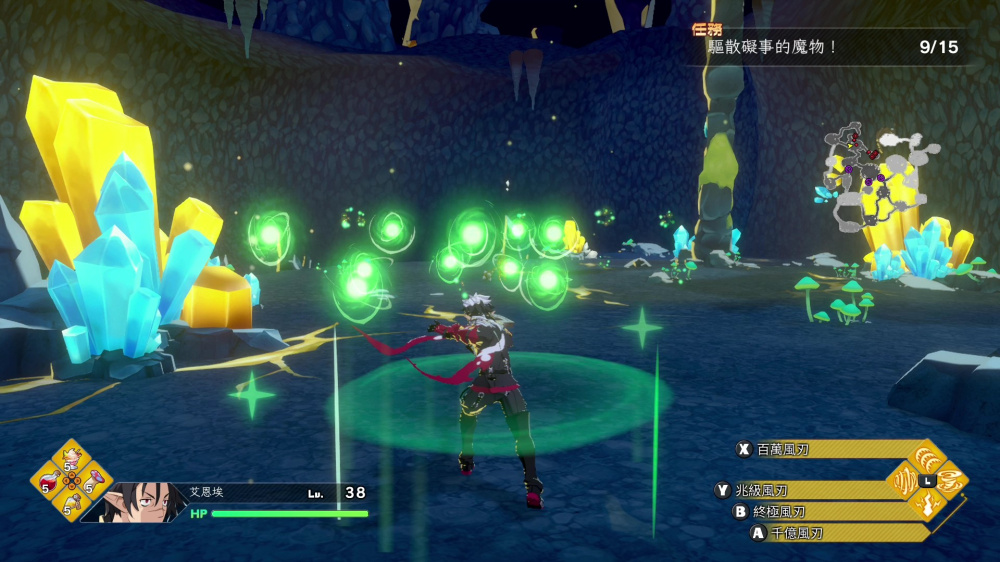Select the red potion item slot
The image size is (1000, 562).
[x=47, y=484]
